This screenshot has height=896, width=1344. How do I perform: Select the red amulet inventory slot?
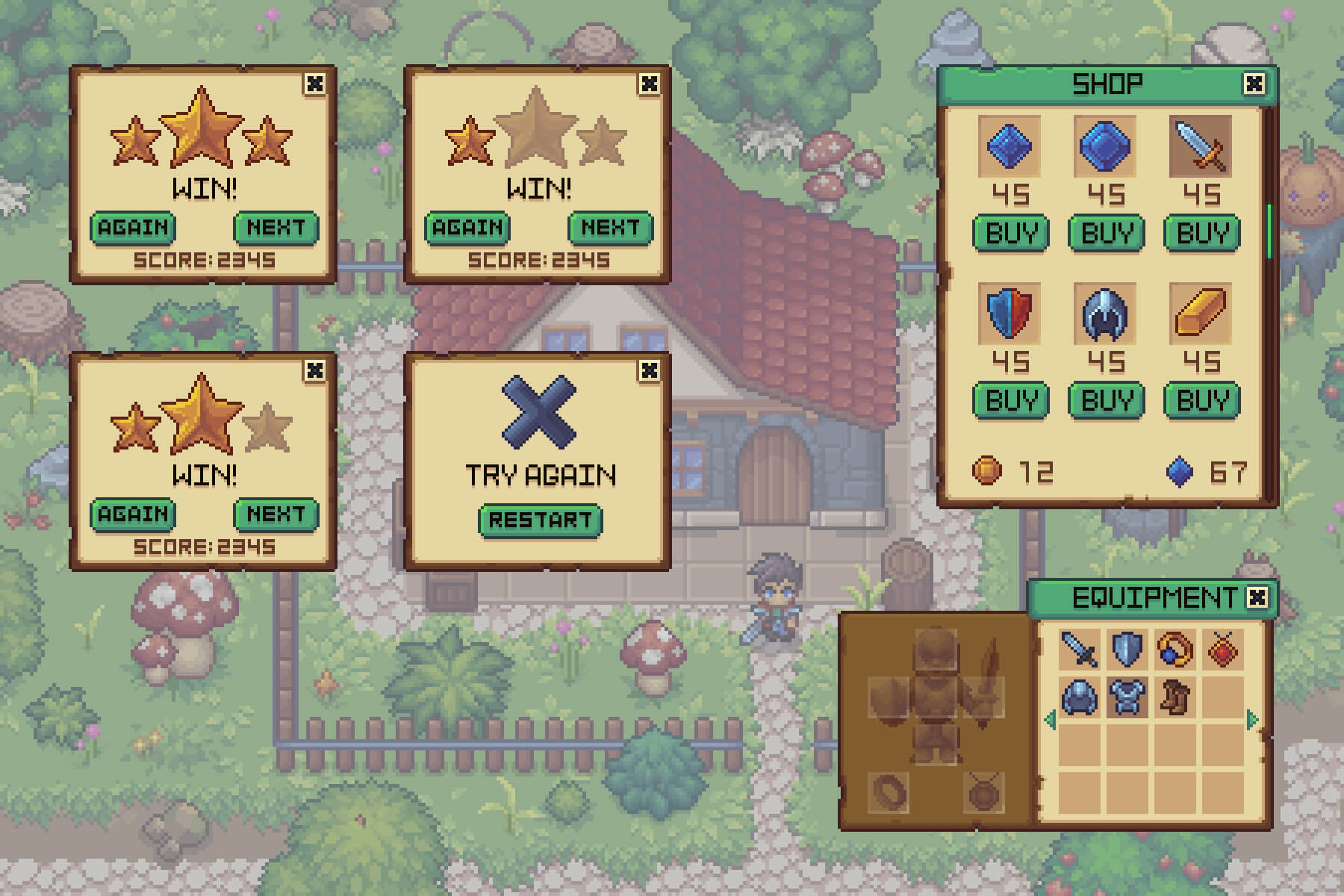coord(1222,649)
